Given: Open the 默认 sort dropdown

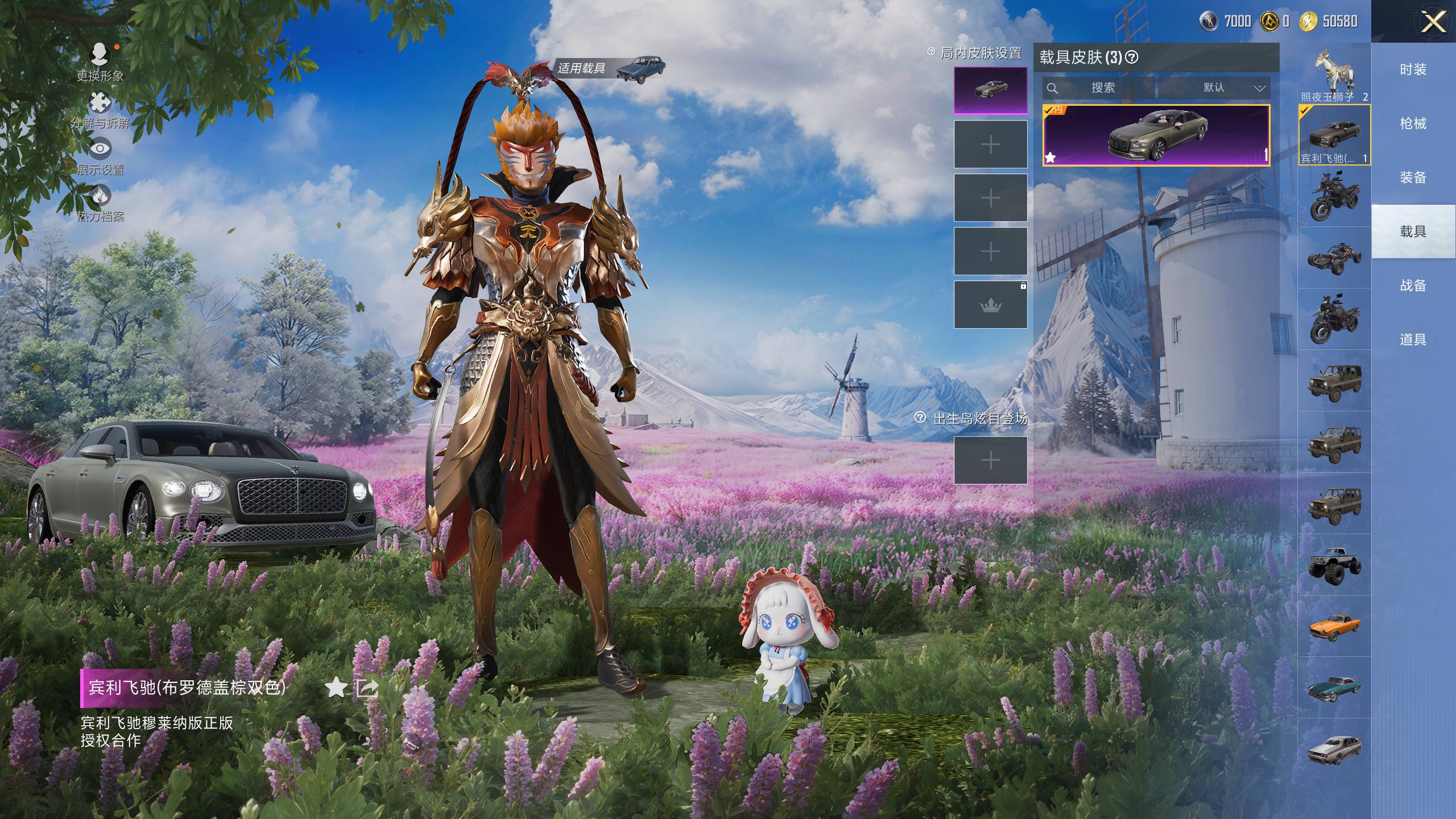Looking at the screenshot, I should (1214, 88).
